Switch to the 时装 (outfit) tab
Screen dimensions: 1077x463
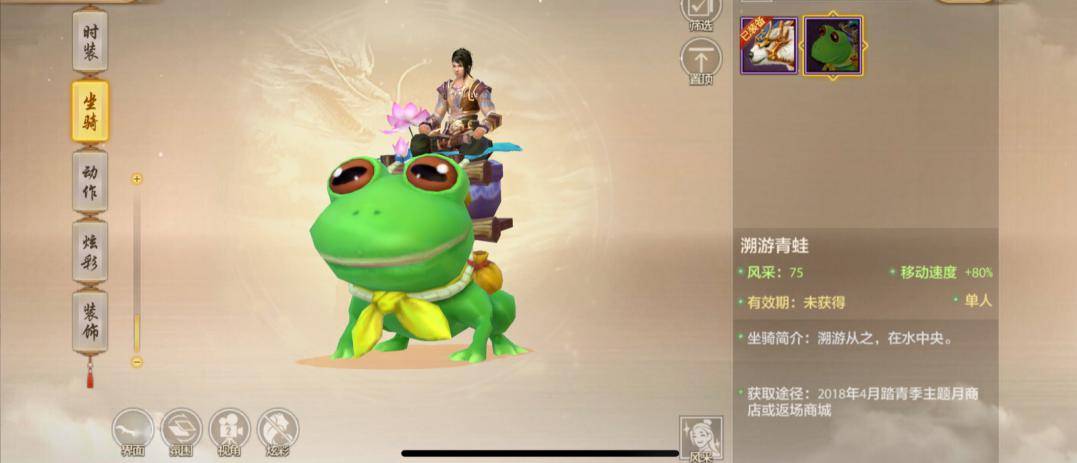[90, 42]
